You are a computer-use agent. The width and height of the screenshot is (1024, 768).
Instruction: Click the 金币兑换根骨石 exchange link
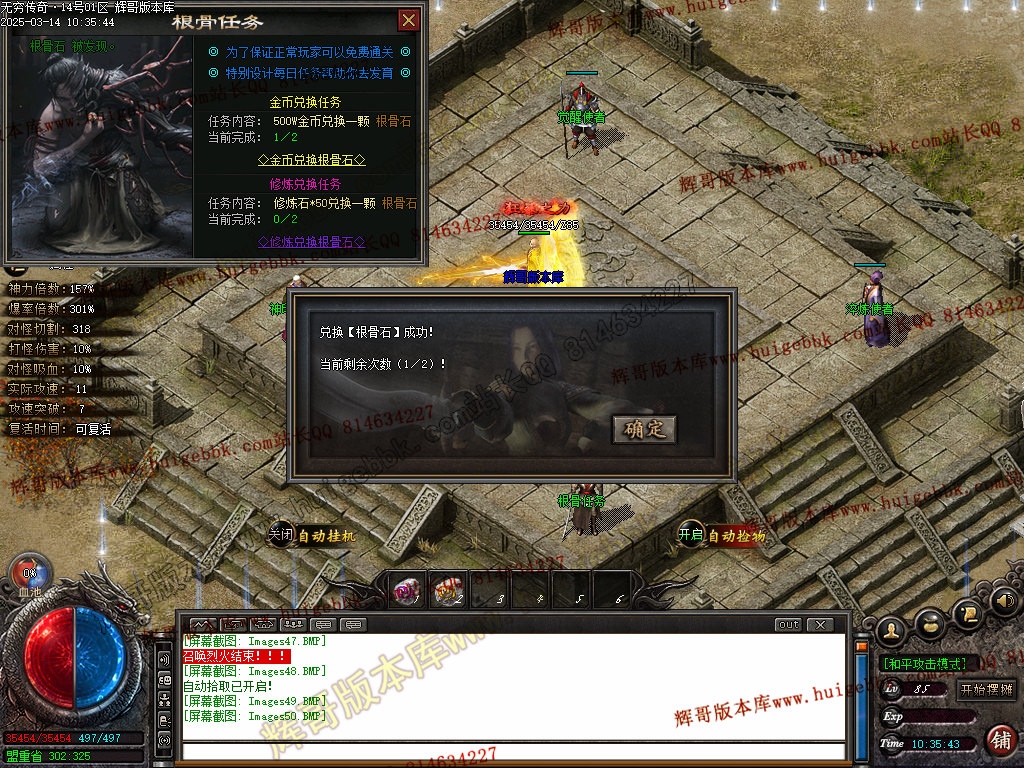coord(312,159)
